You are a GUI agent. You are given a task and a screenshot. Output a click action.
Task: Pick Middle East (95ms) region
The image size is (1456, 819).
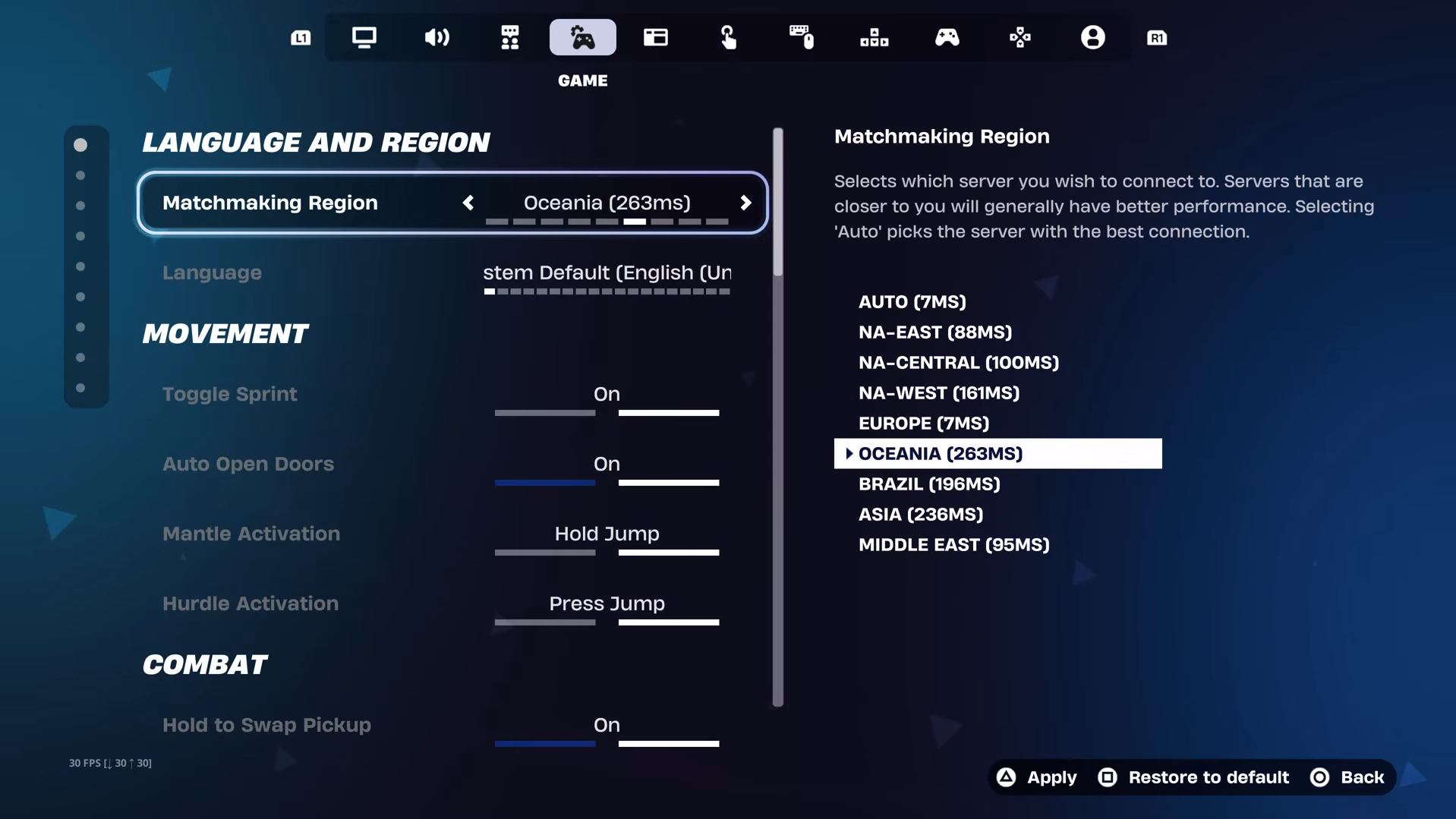coord(953,545)
